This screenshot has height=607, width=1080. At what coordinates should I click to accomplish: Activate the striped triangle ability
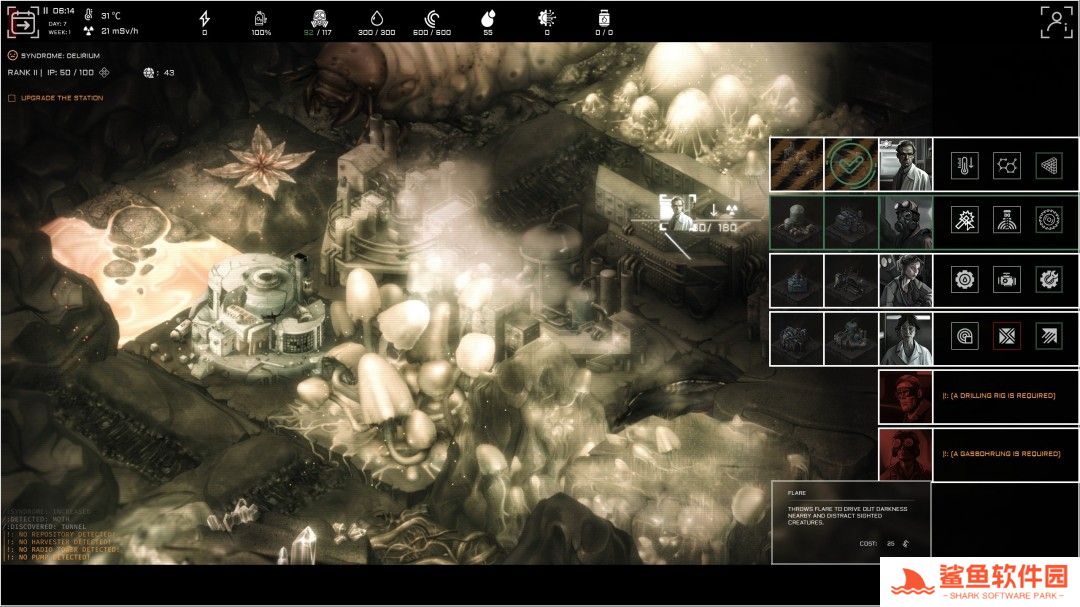[1048, 165]
